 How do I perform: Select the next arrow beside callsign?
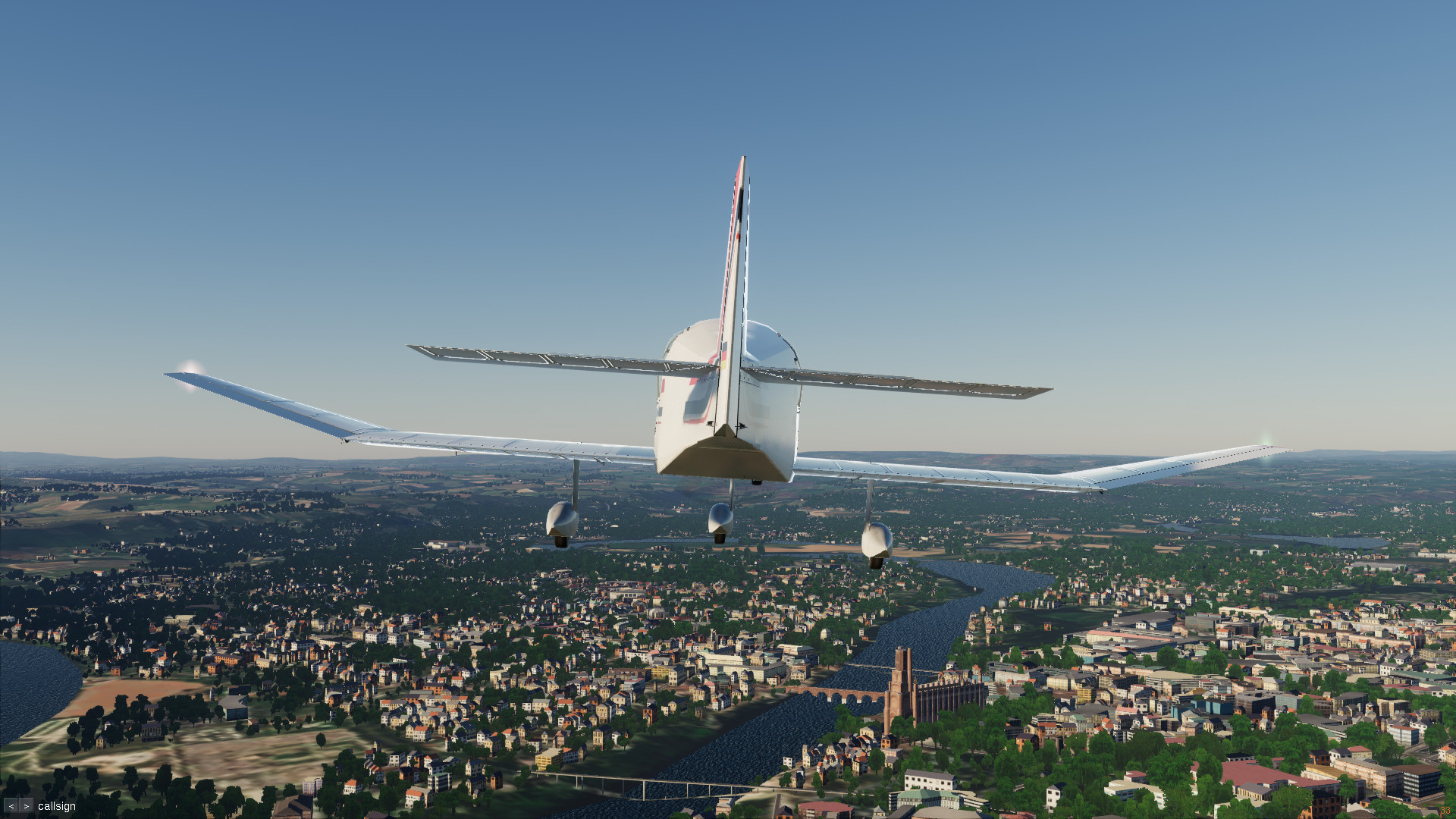click(x=27, y=806)
